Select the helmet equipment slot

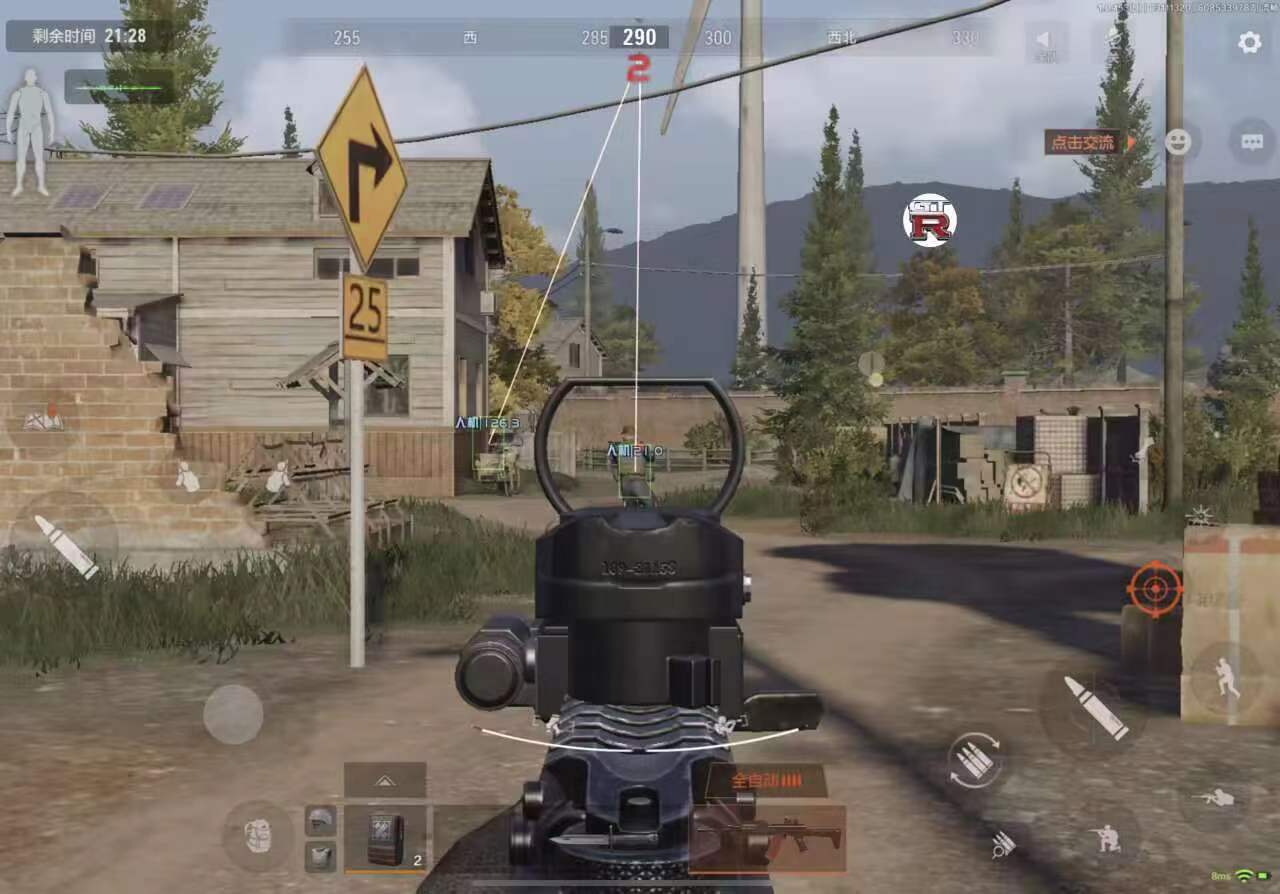pyautogui.click(x=320, y=820)
